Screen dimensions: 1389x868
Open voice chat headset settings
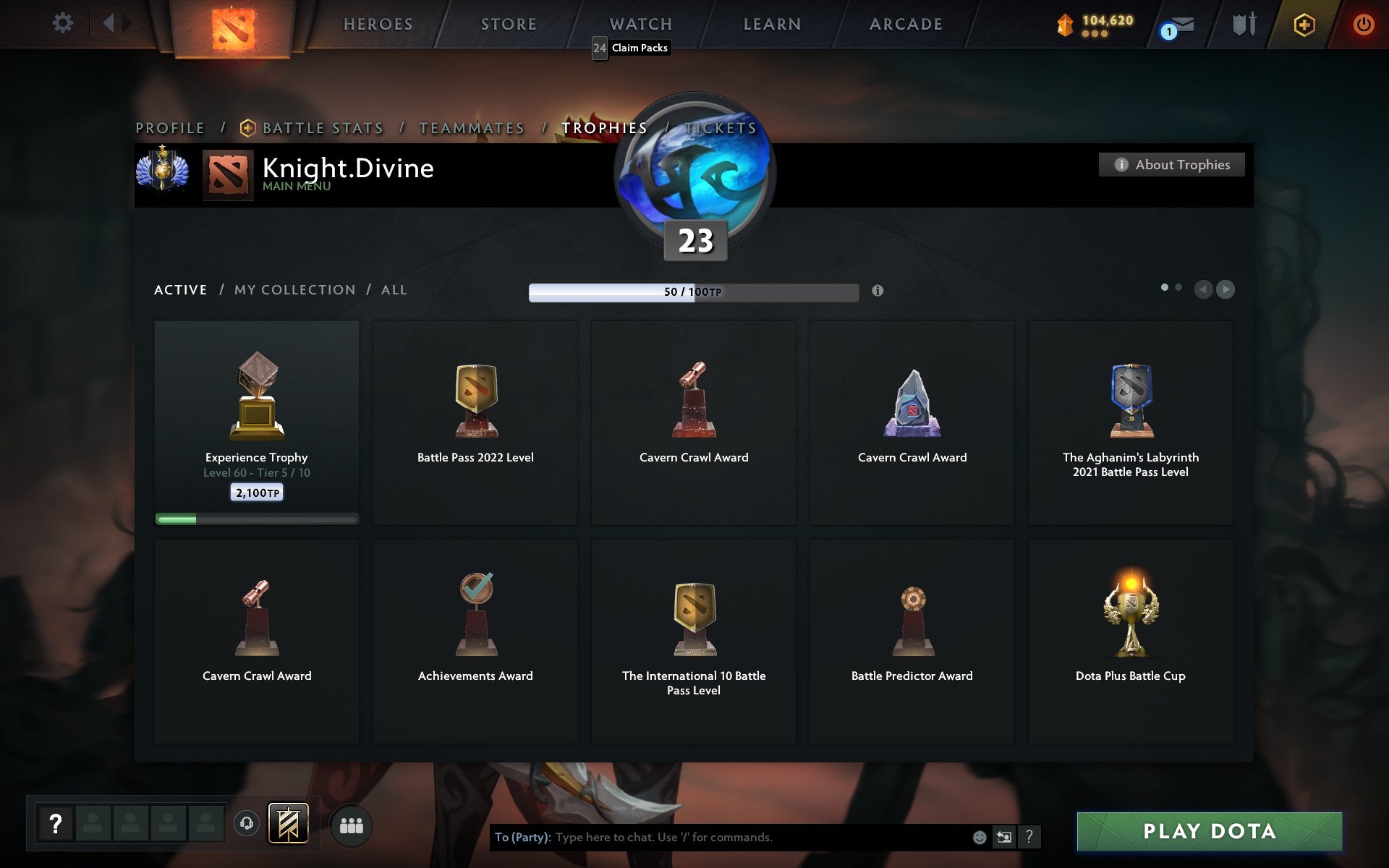point(246,822)
